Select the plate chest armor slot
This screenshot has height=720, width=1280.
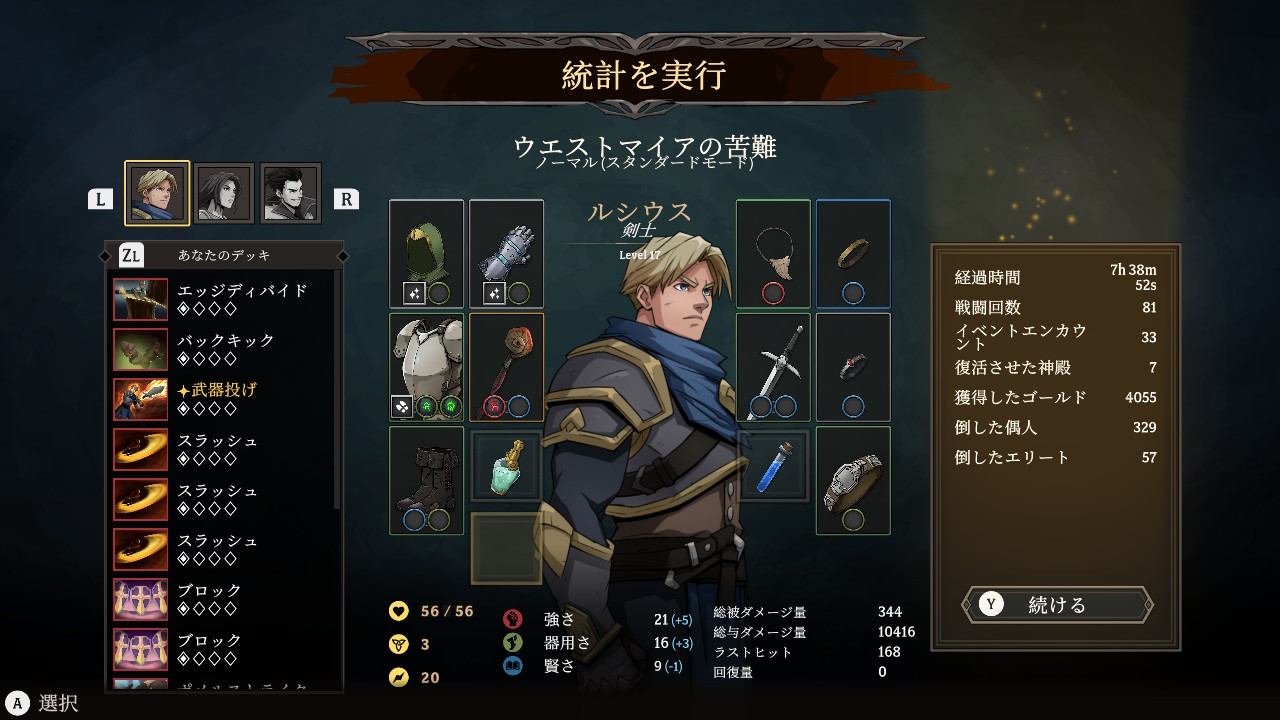click(427, 367)
